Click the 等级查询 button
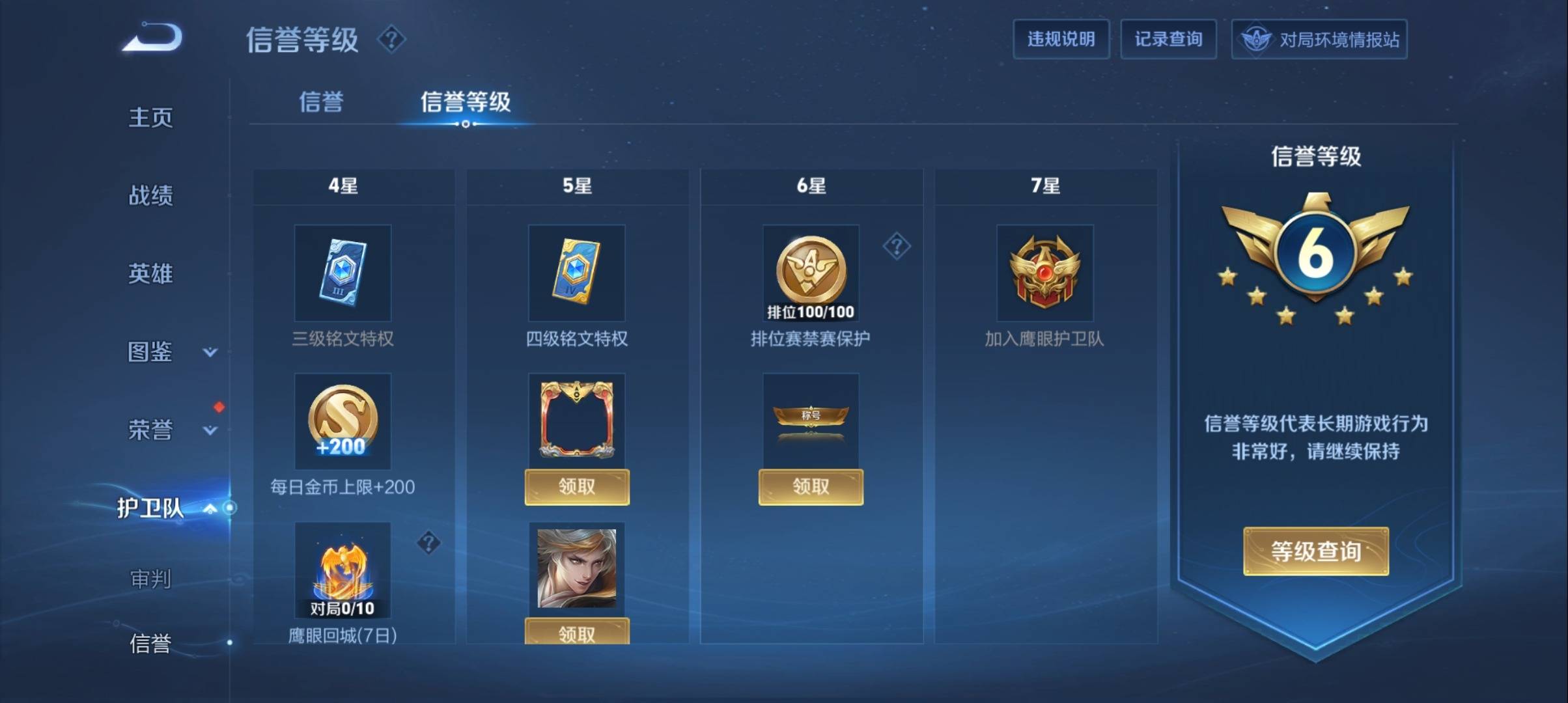1568x703 pixels. click(1315, 550)
